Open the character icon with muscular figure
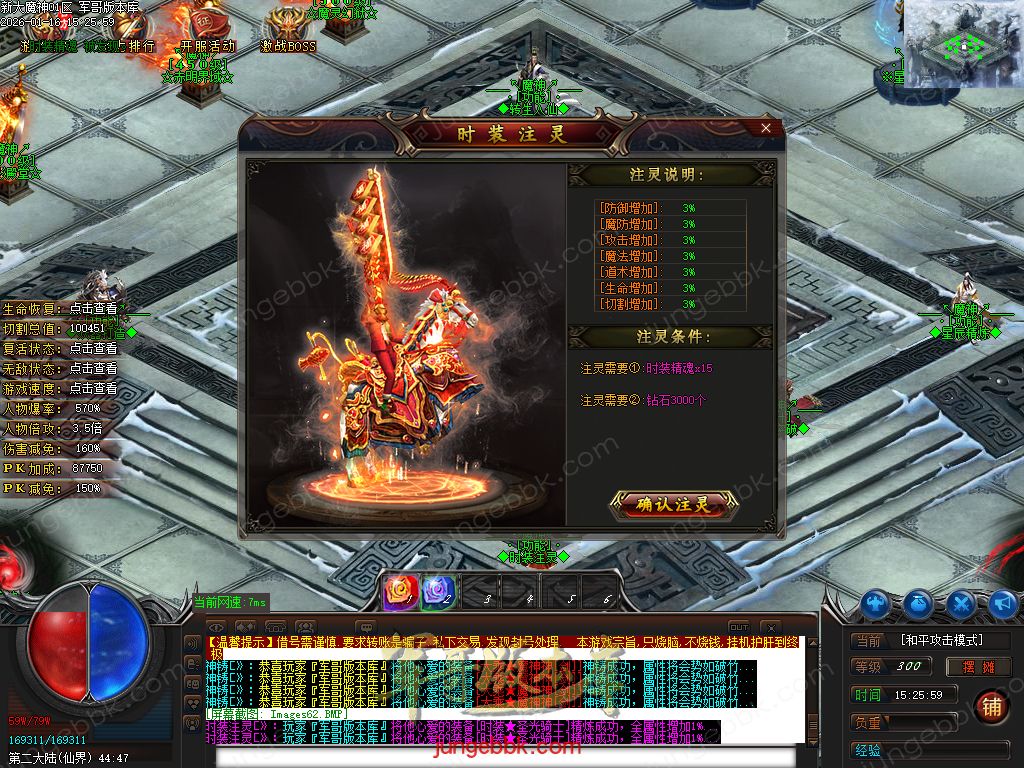The width and height of the screenshot is (1024, 768). click(876, 603)
